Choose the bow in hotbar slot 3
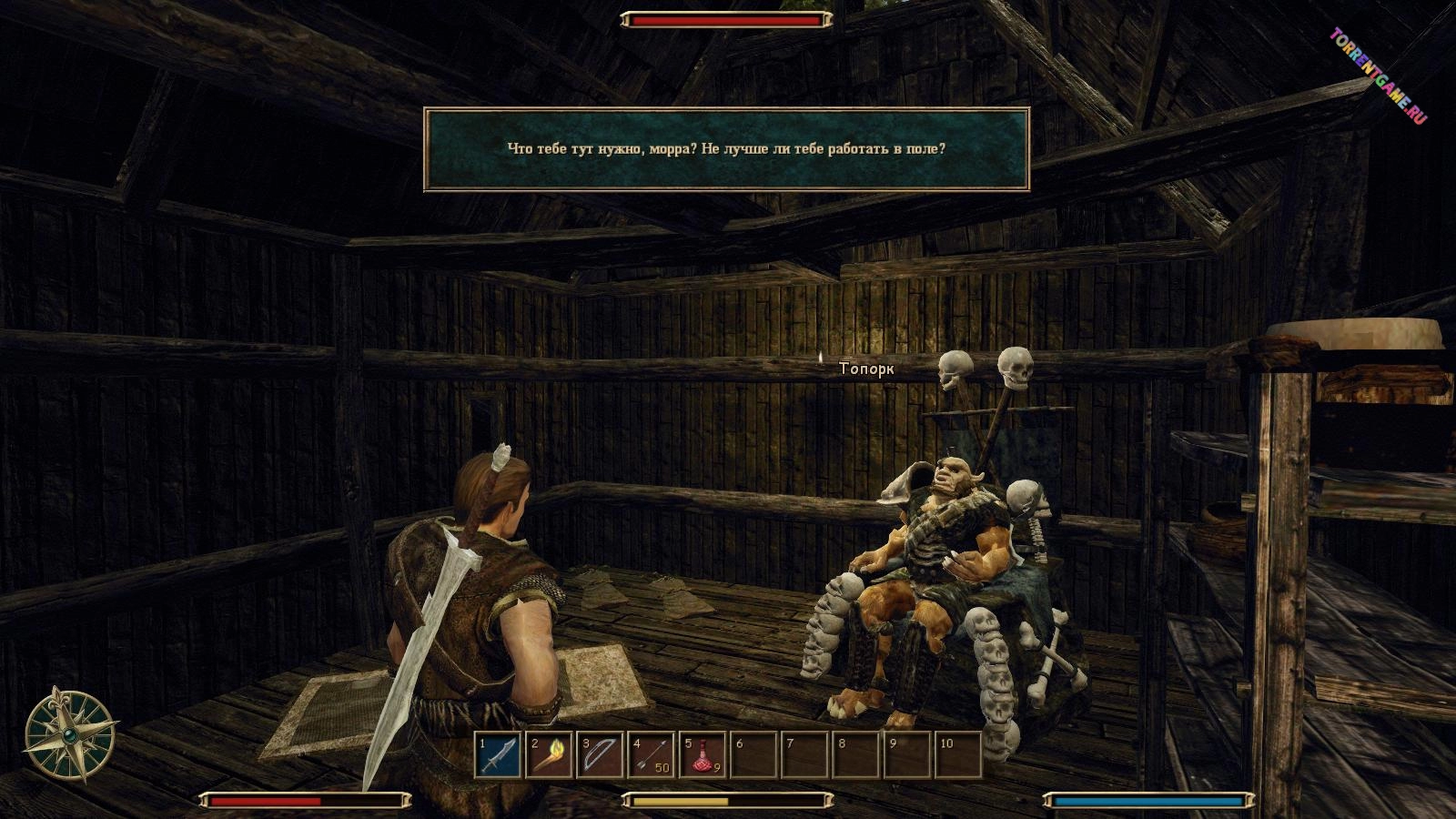 (601, 755)
